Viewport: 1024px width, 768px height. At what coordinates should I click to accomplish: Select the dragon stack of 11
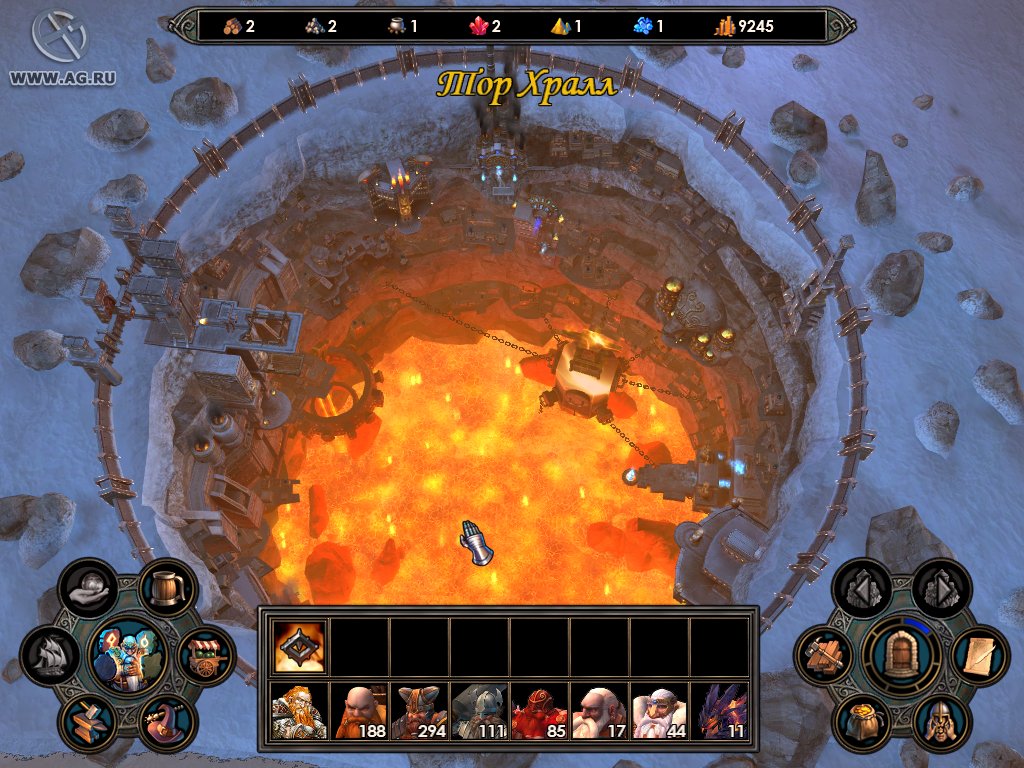click(x=719, y=711)
